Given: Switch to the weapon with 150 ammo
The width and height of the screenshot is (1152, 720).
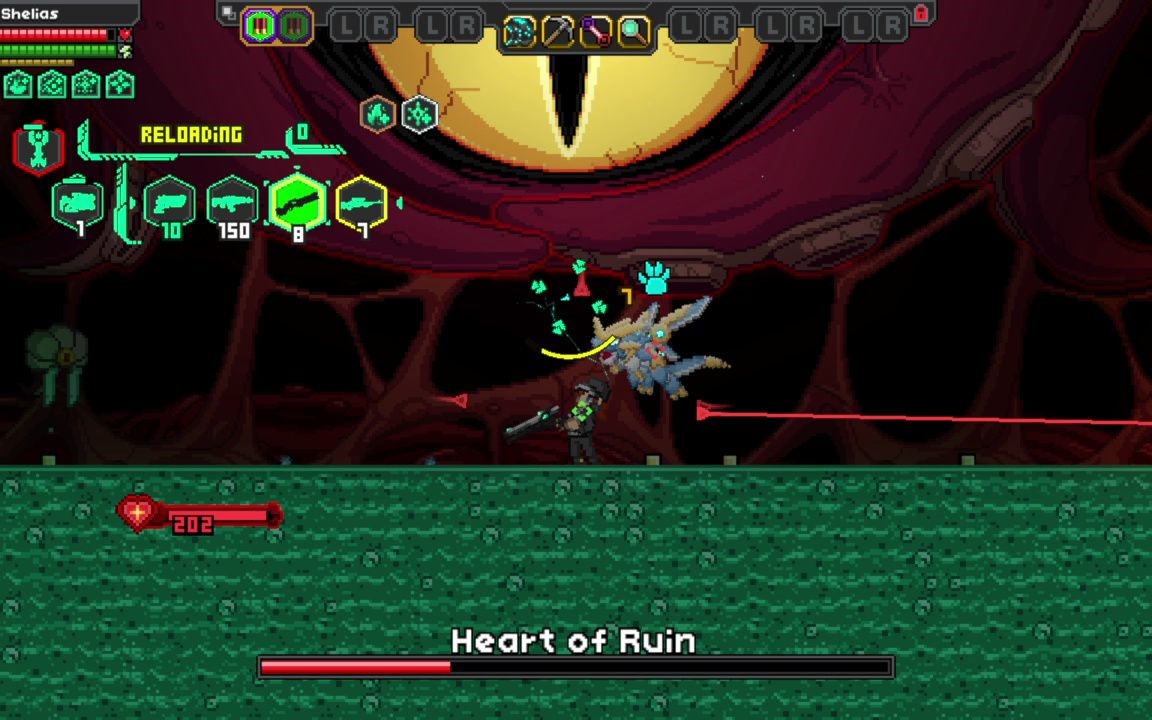Looking at the screenshot, I should tap(232, 205).
